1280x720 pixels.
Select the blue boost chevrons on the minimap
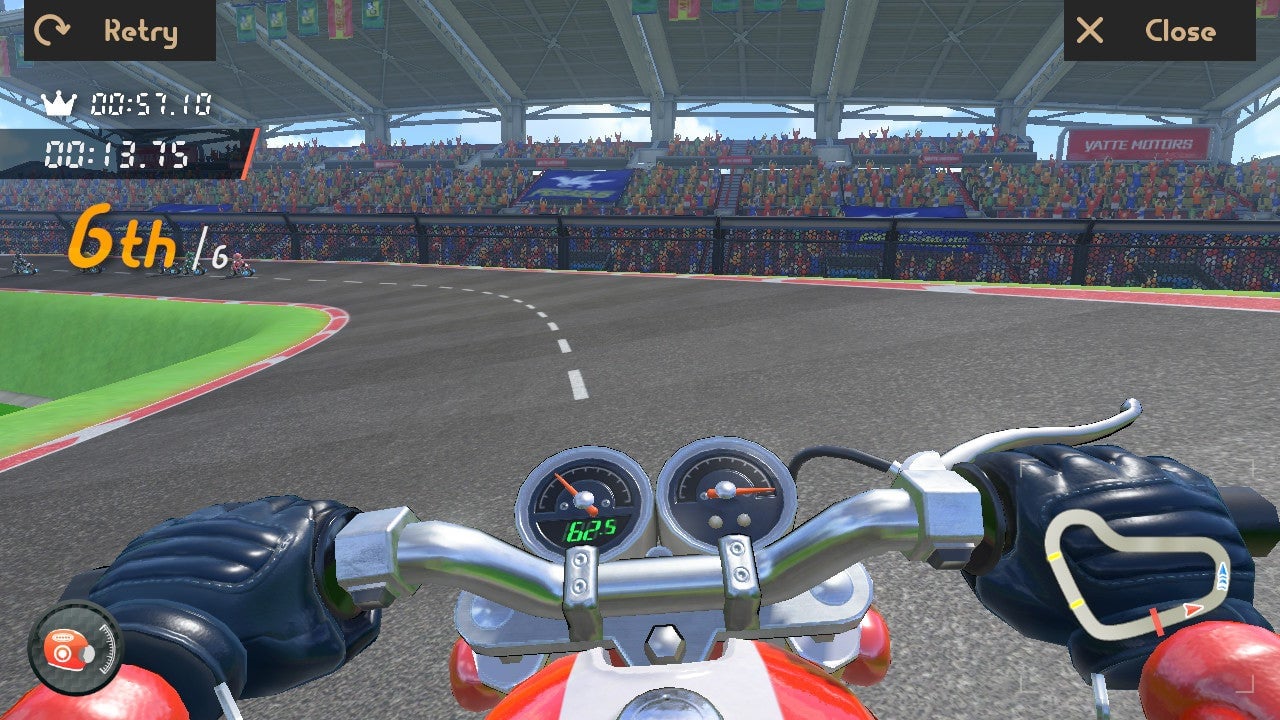click(1222, 577)
